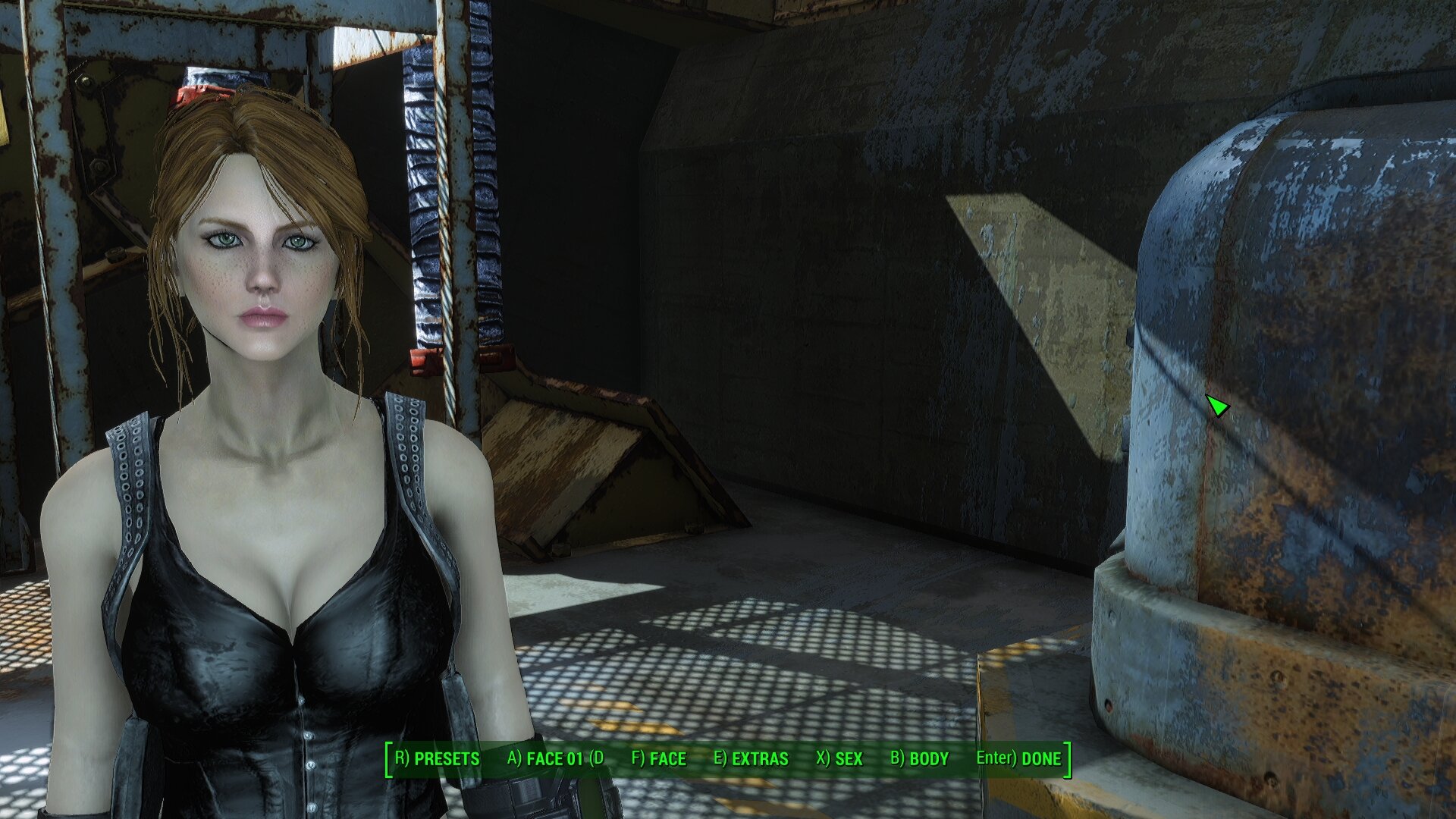Switch to Body customization
This screenshot has width=1456, height=819.
pyautogui.click(x=919, y=759)
